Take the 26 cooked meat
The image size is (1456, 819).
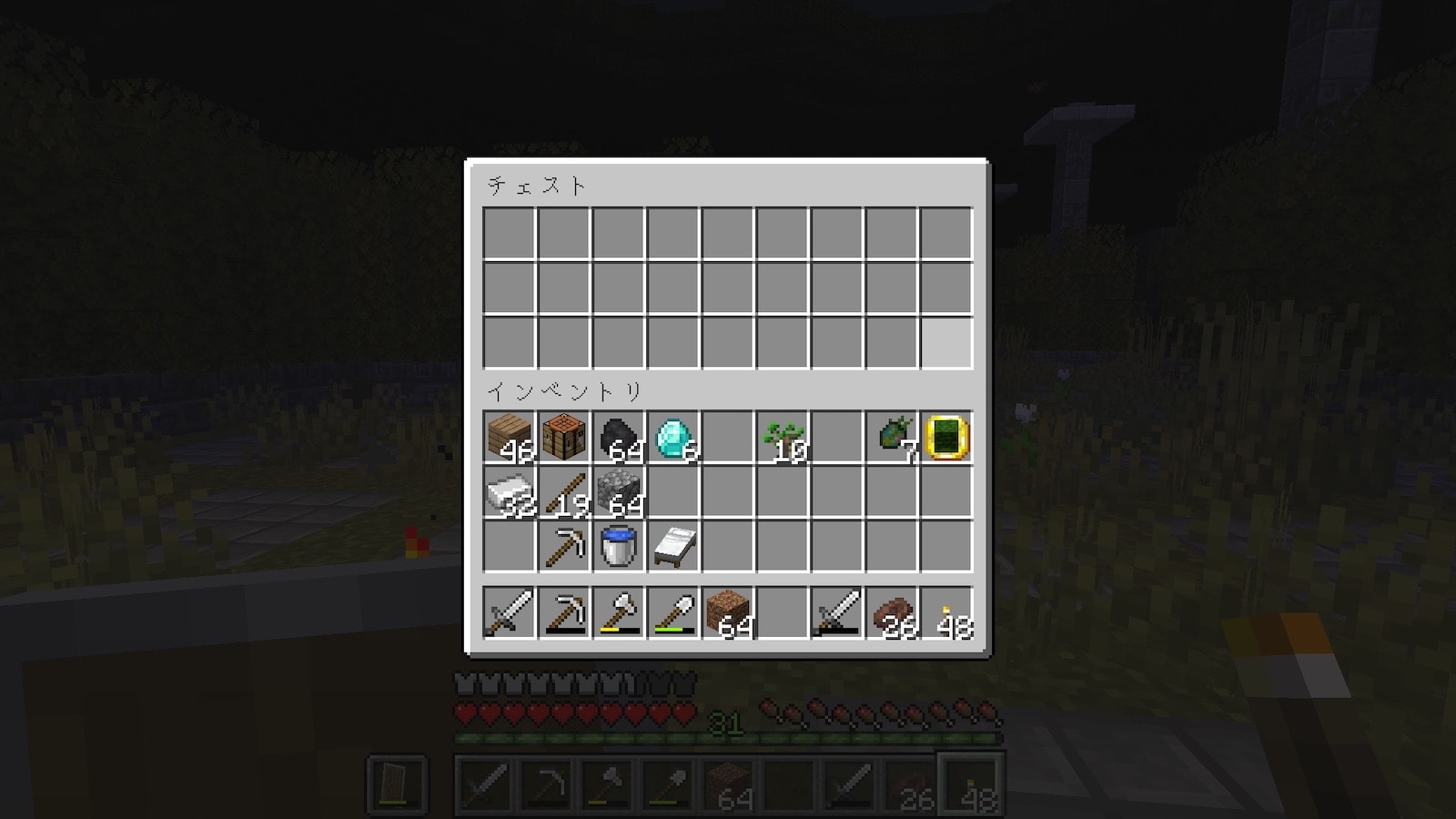click(x=891, y=612)
